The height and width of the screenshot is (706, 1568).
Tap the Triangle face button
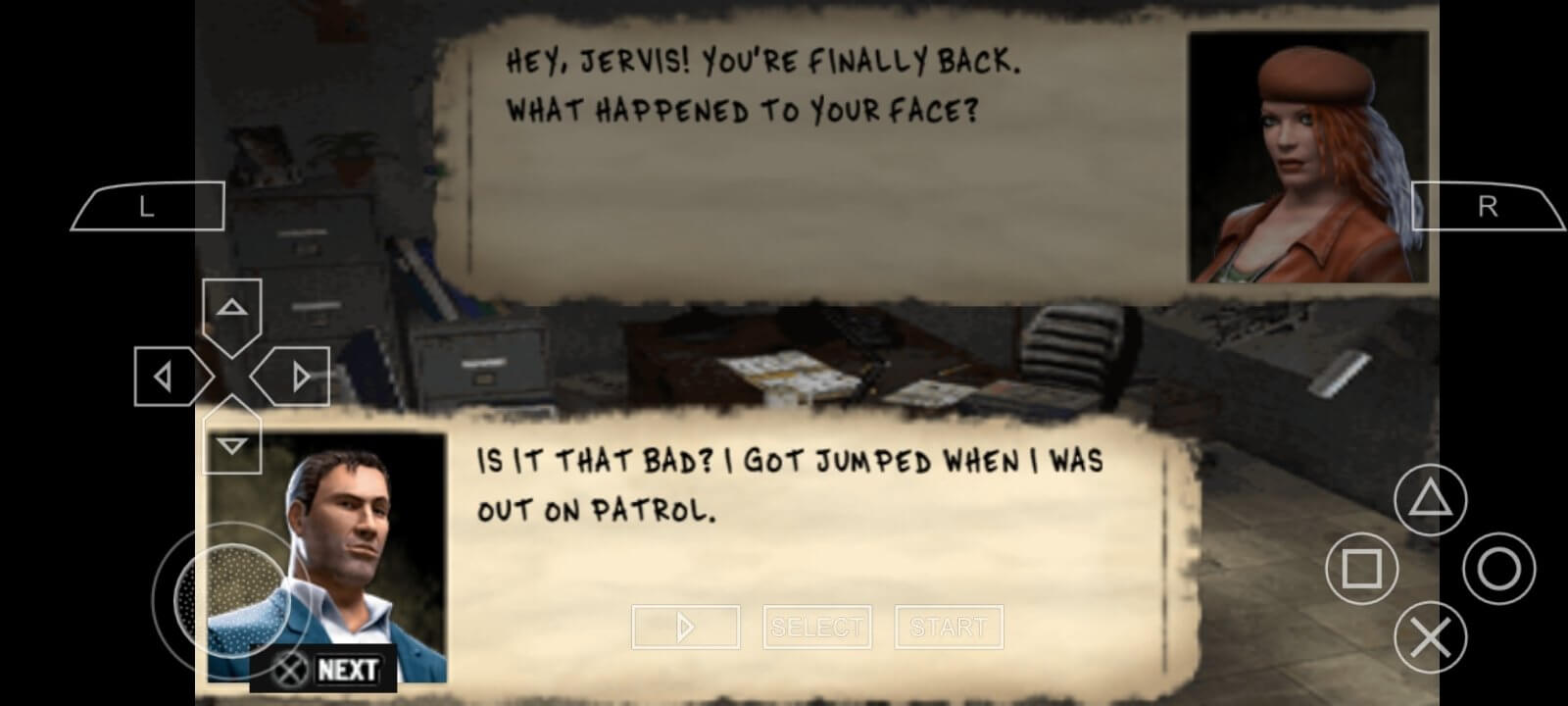pos(1430,501)
